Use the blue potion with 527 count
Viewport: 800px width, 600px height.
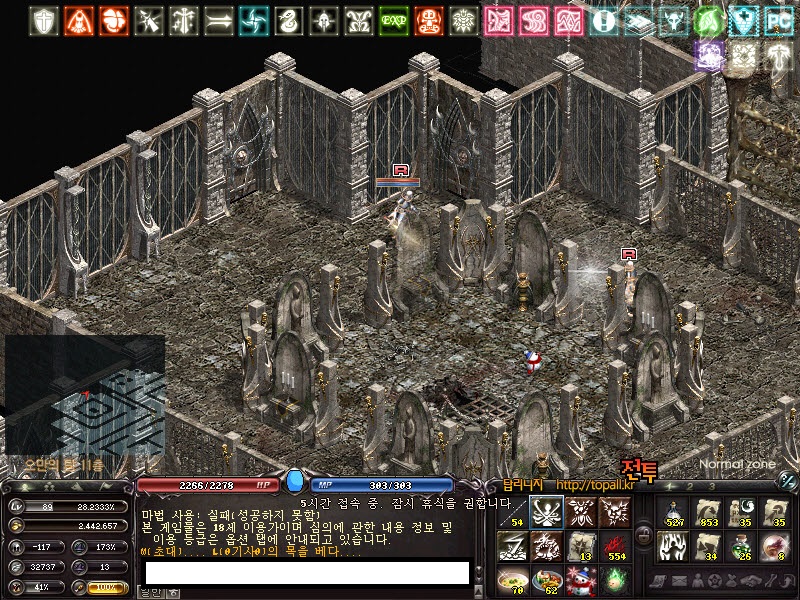pos(674,513)
